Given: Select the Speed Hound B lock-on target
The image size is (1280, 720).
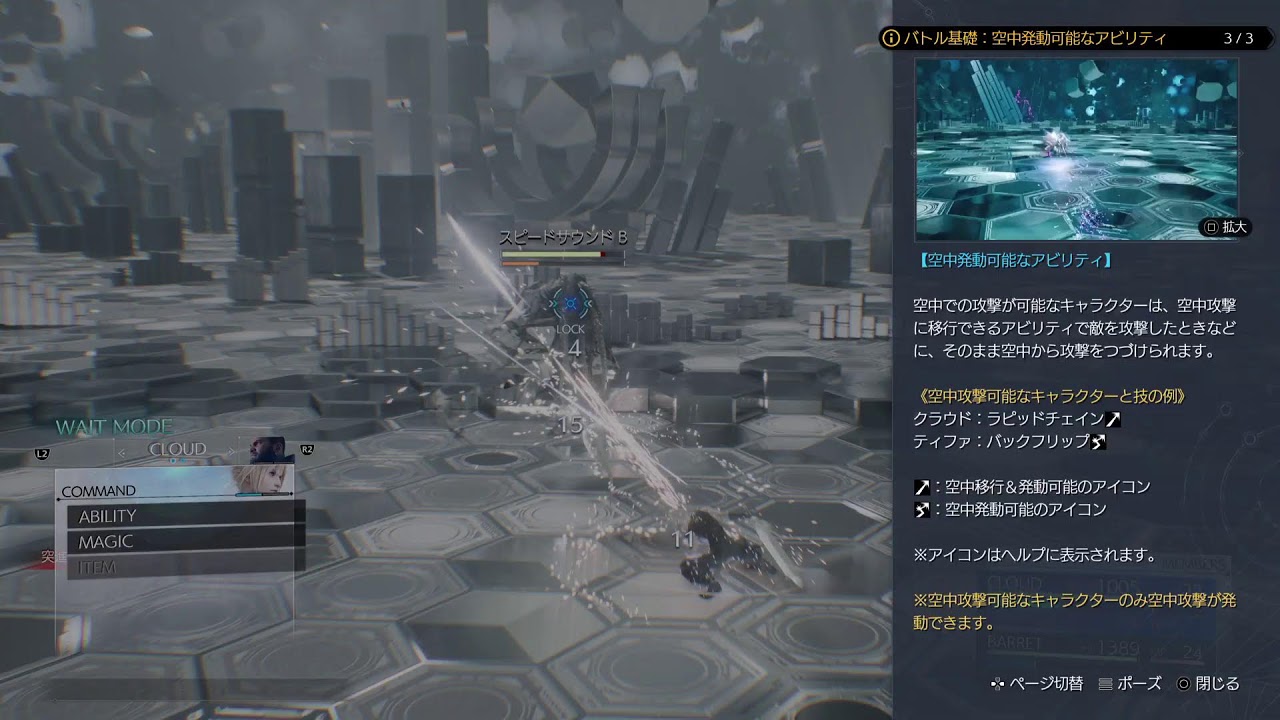Looking at the screenshot, I should pos(571,303).
